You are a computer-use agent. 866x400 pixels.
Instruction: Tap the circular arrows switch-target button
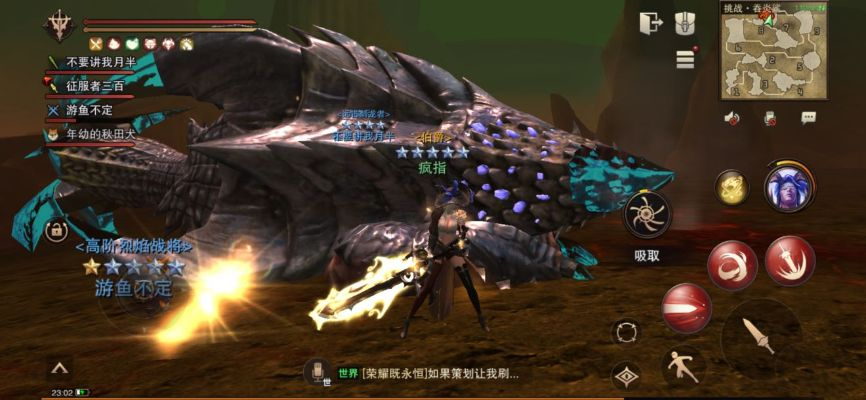[x=627, y=332]
